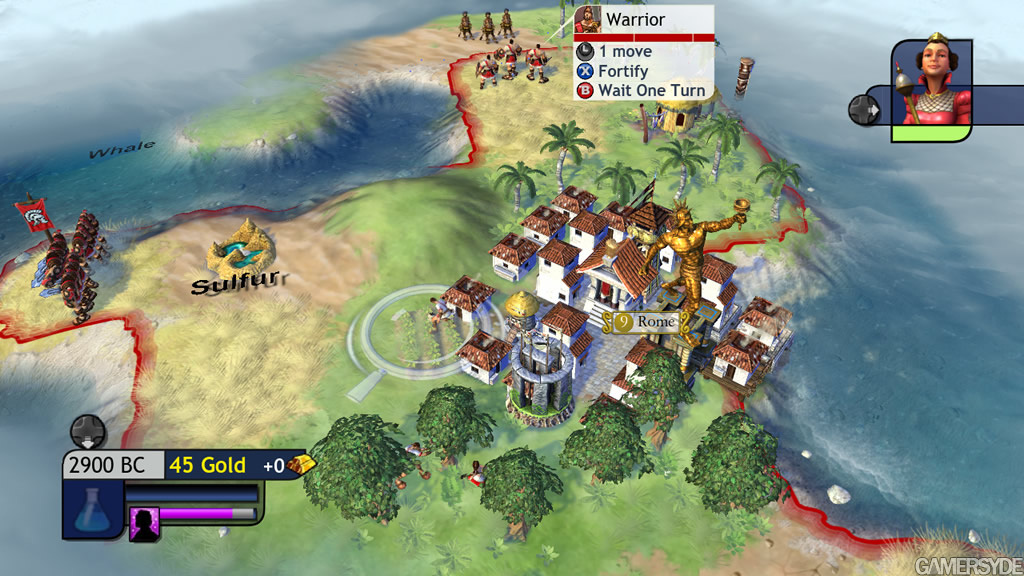Image resolution: width=1024 pixels, height=576 pixels.
Task: Select the Wait One Turn option
Action: click(651, 90)
